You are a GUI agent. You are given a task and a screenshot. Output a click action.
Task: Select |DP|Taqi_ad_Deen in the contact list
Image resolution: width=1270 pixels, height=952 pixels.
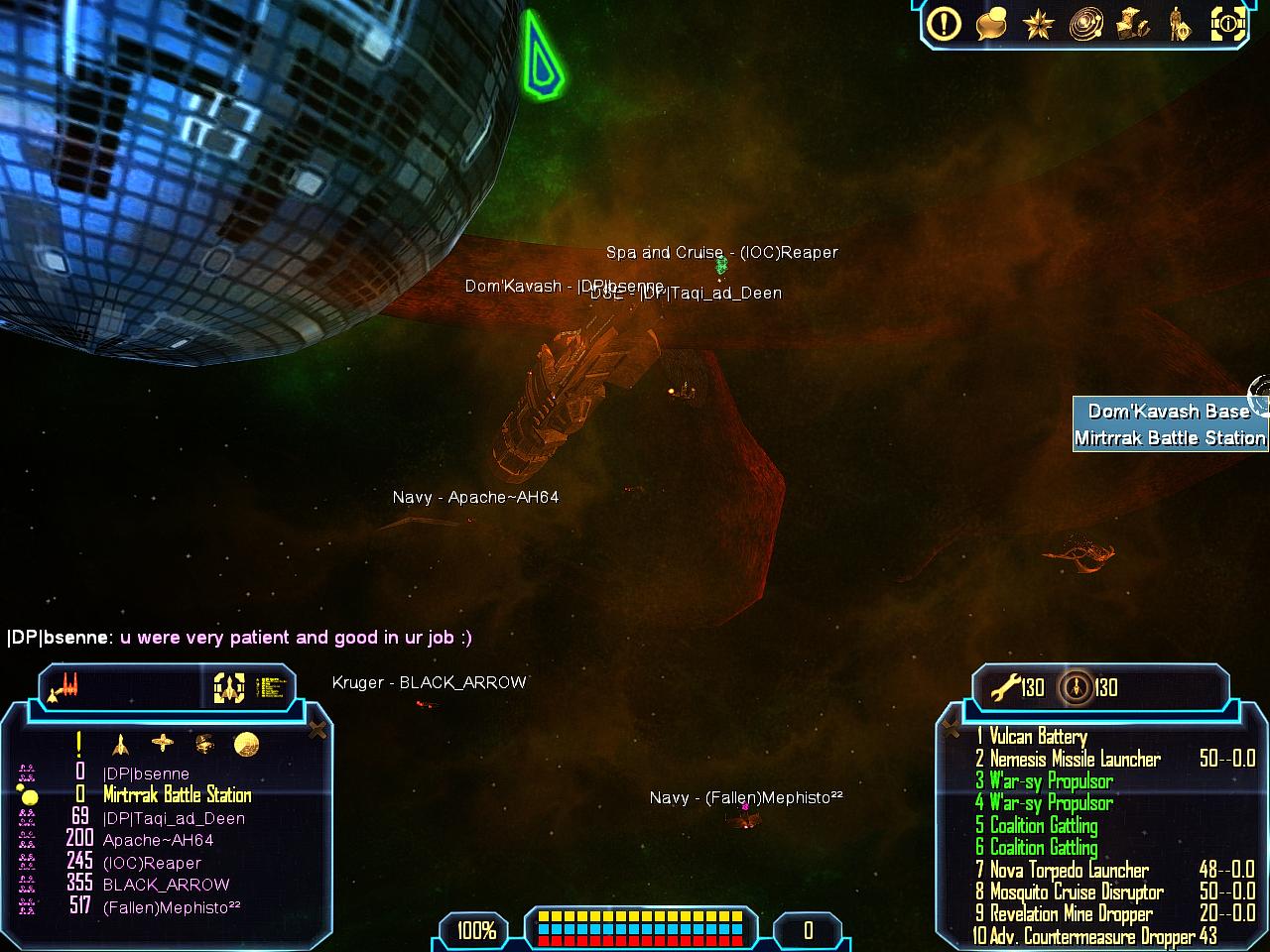point(174,818)
